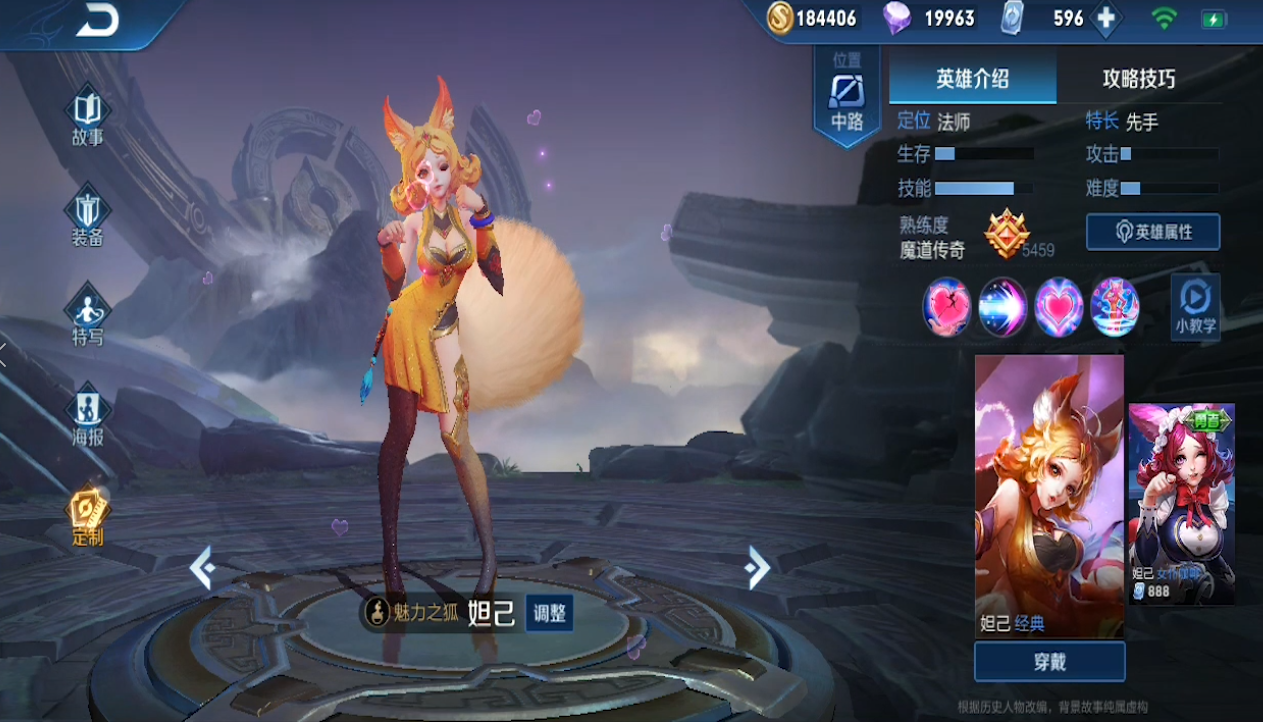Click the 穿戴 equip button

[x=1049, y=662]
